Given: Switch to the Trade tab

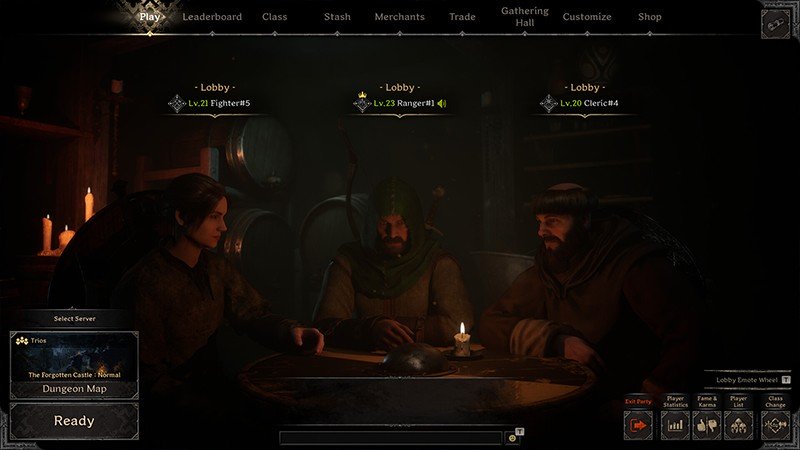Looking at the screenshot, I should 462,17.
